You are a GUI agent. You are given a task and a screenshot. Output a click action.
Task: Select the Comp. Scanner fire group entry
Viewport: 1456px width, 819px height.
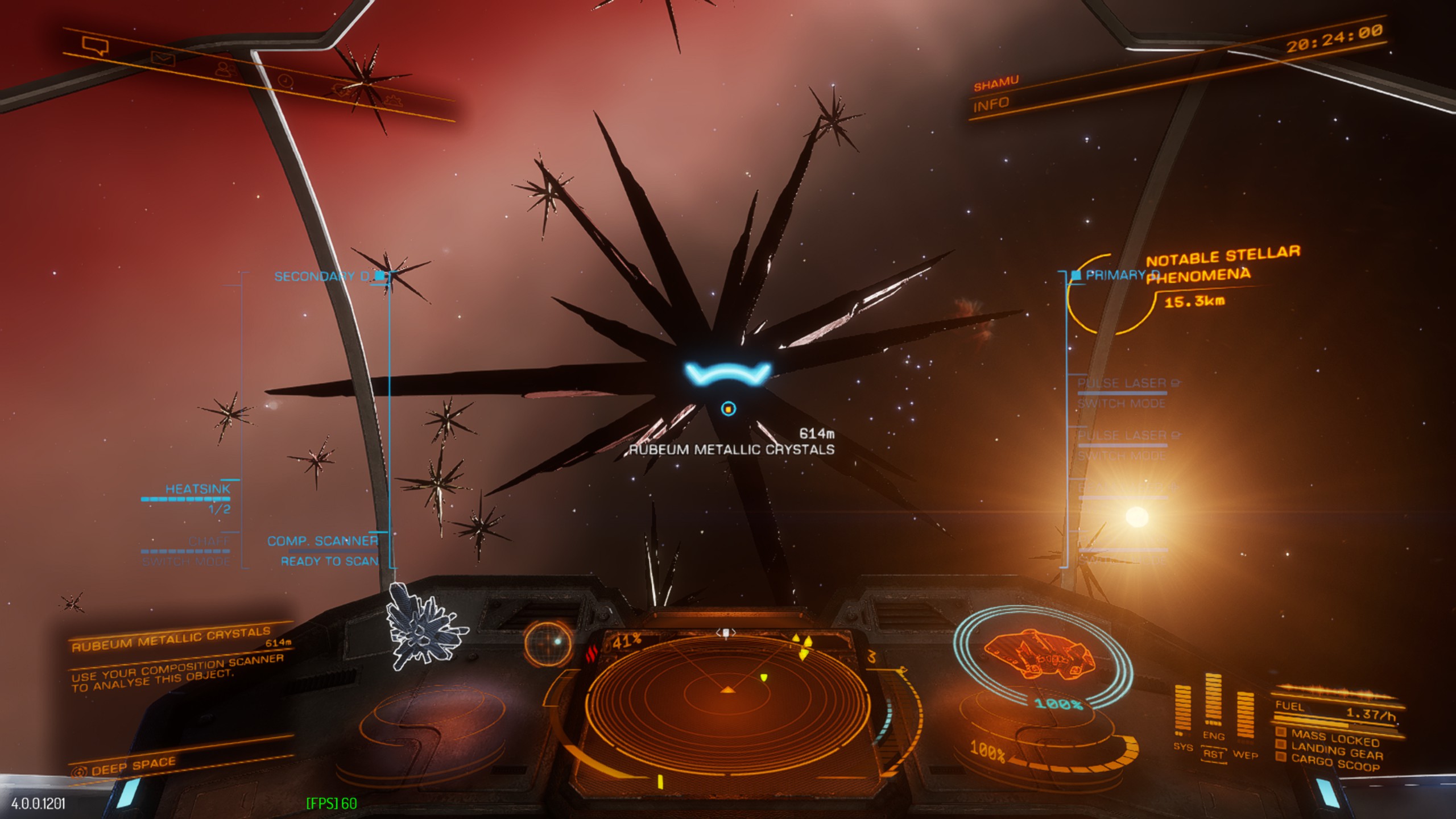point(322,541)
